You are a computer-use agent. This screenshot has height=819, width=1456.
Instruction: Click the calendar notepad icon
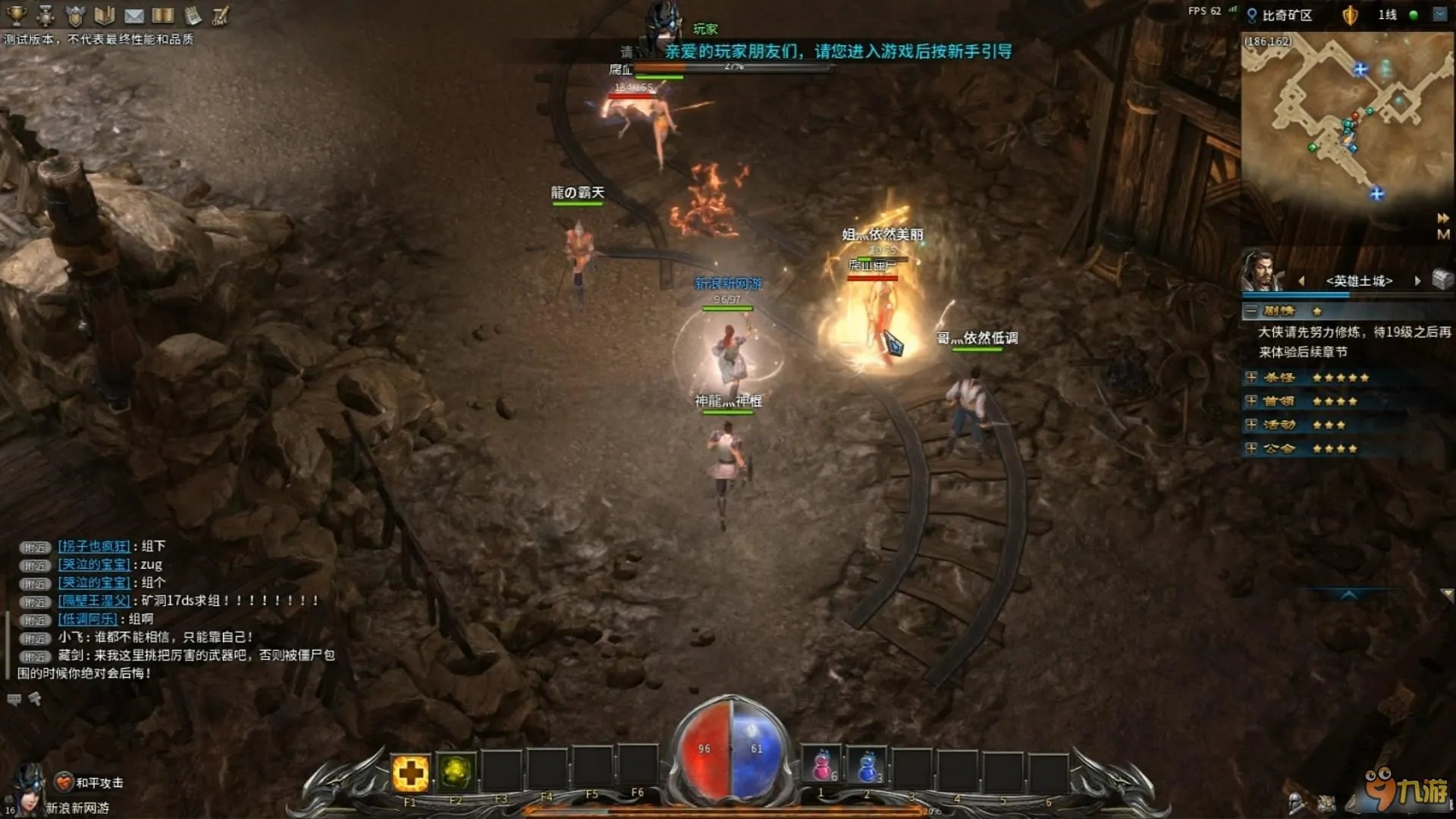tap(193, 15)
